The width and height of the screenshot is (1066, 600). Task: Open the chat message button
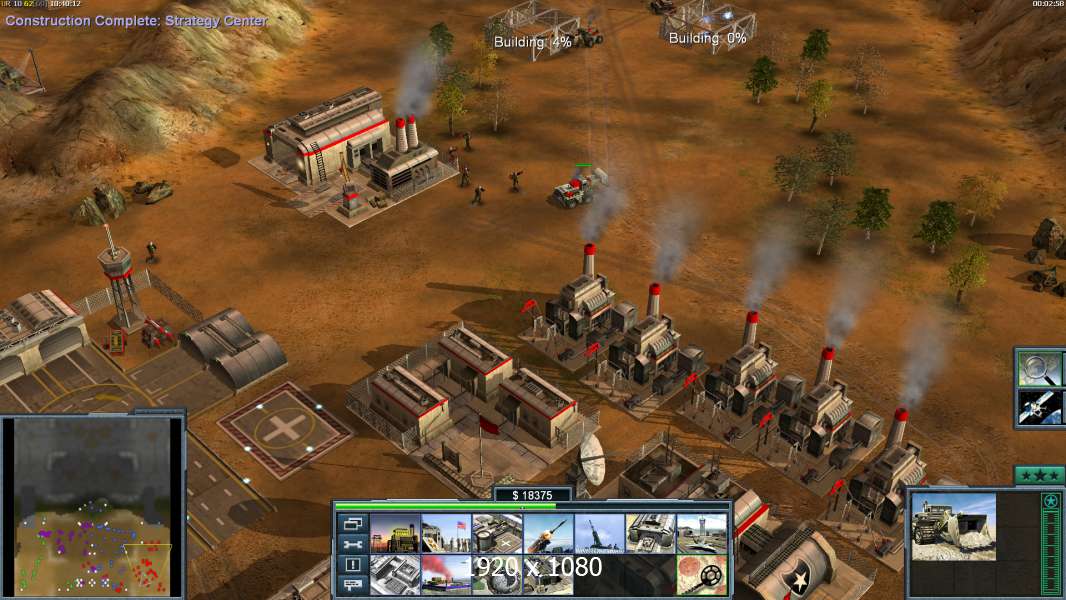pyautogui.click(x=352, y=585)
